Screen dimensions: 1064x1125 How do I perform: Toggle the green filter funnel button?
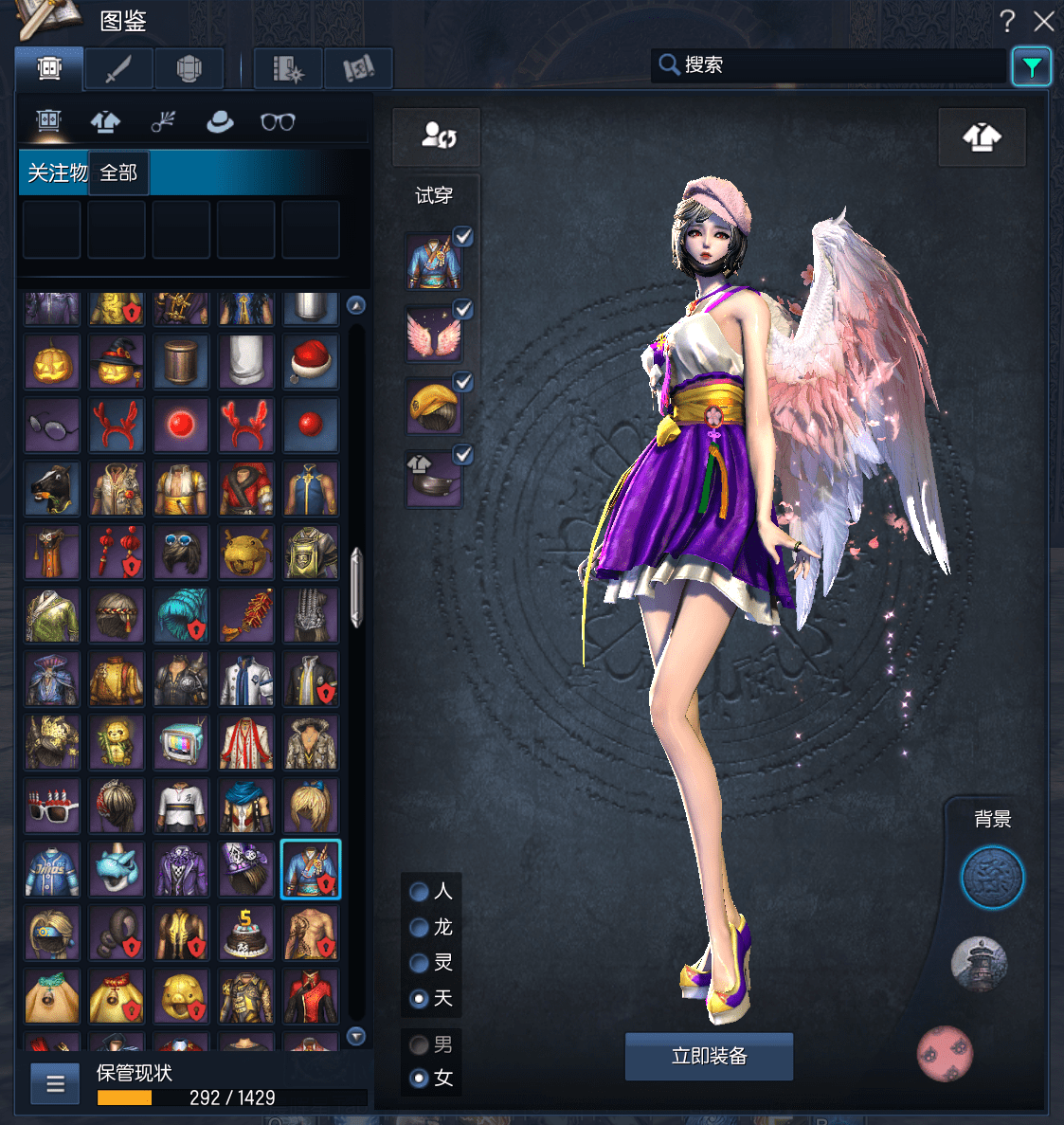tap(1031, 66)
